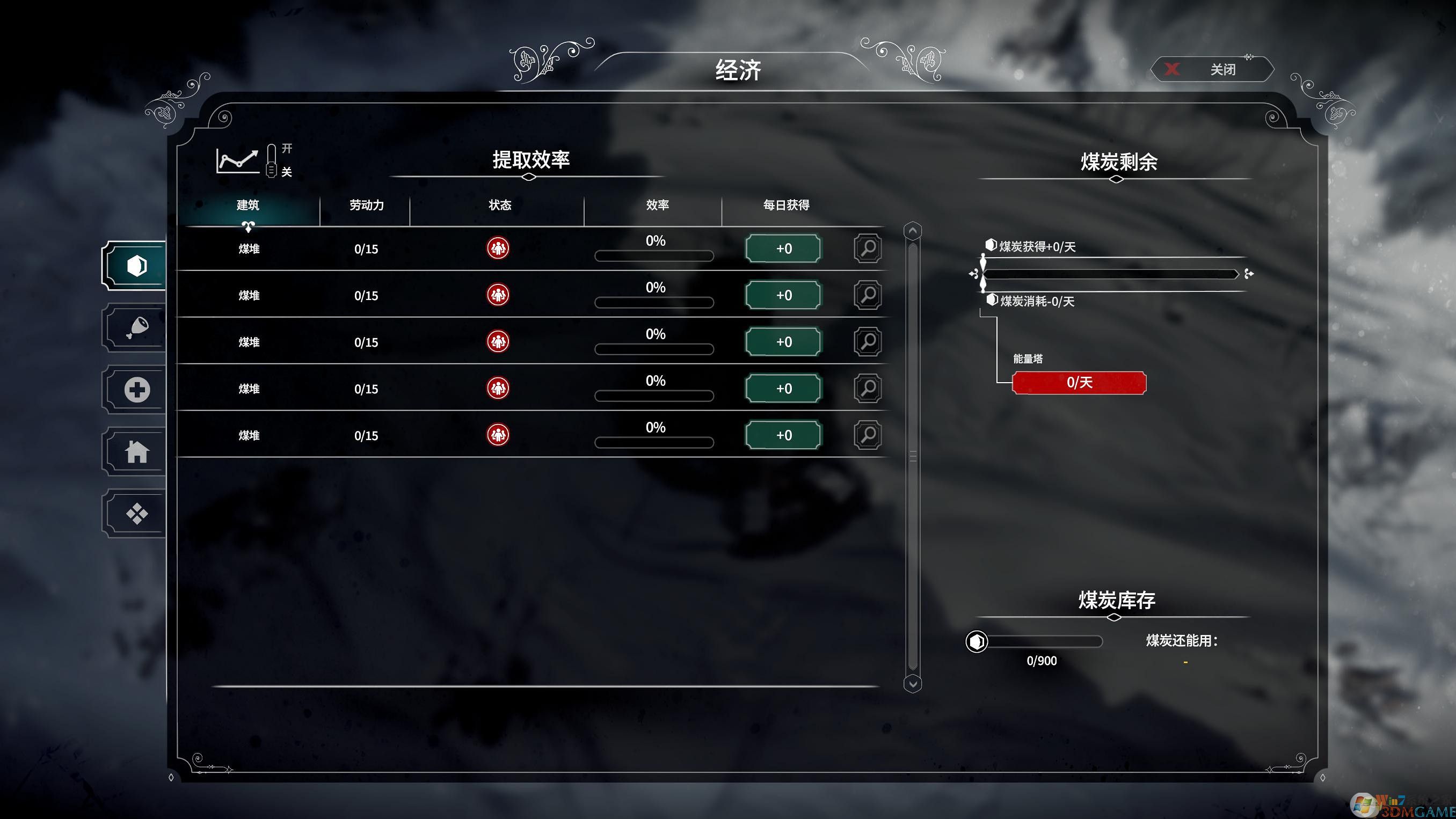The image size is (1456, 819).
Task: Click the sort arrow under the 建筑 header
Action: click(249, 225)
